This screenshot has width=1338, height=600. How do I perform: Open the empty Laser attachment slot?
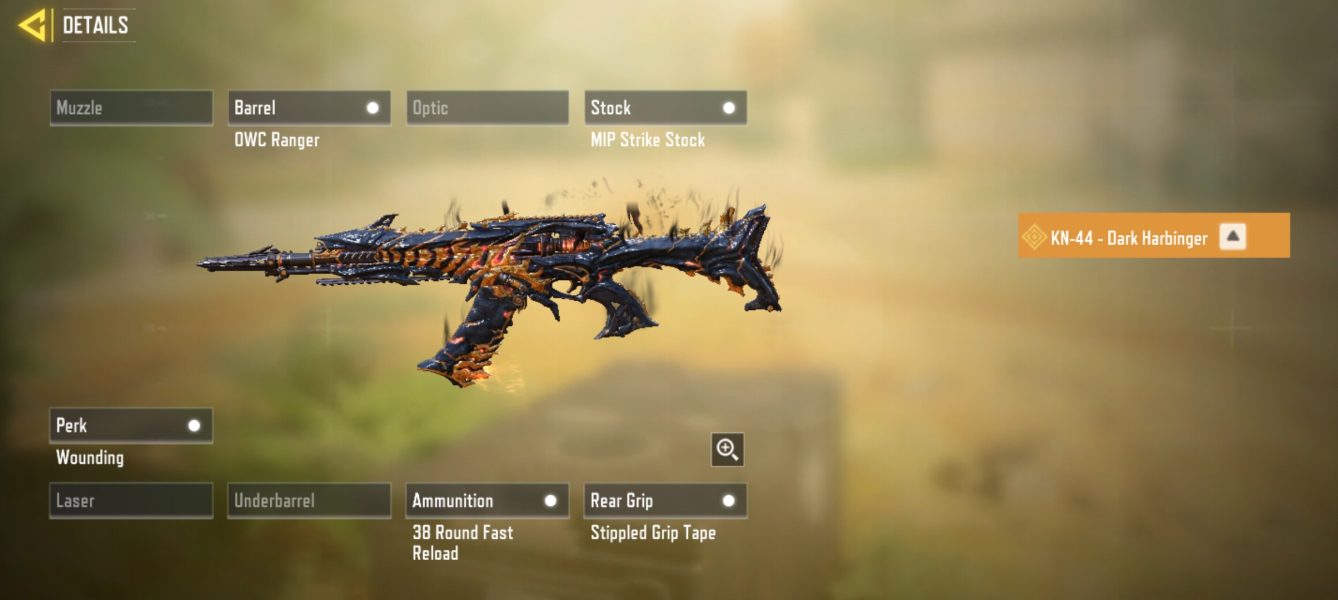[131, 501]
